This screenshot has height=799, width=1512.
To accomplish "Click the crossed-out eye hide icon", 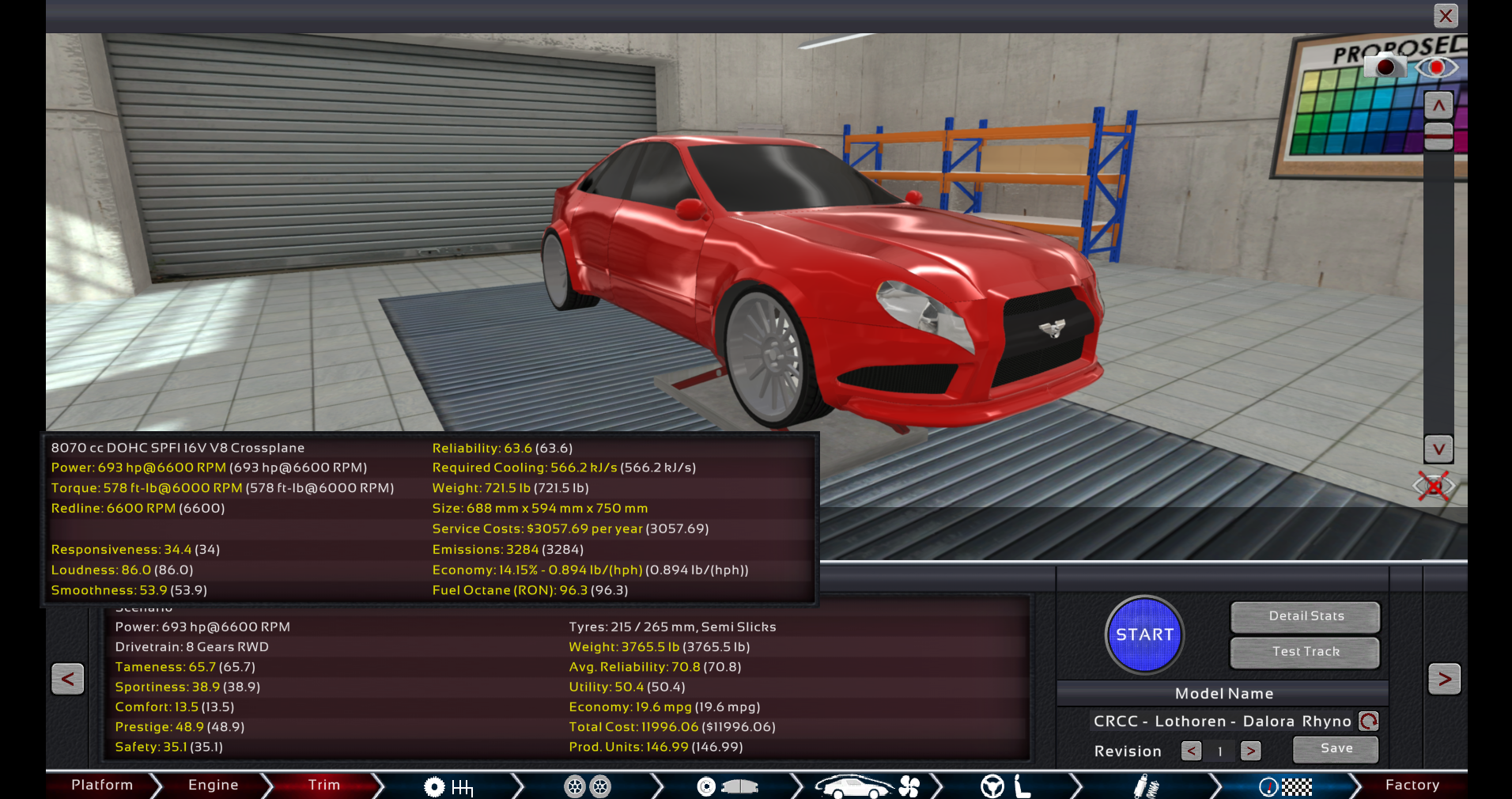I will pyautogui.click(x=1434, y=486).
